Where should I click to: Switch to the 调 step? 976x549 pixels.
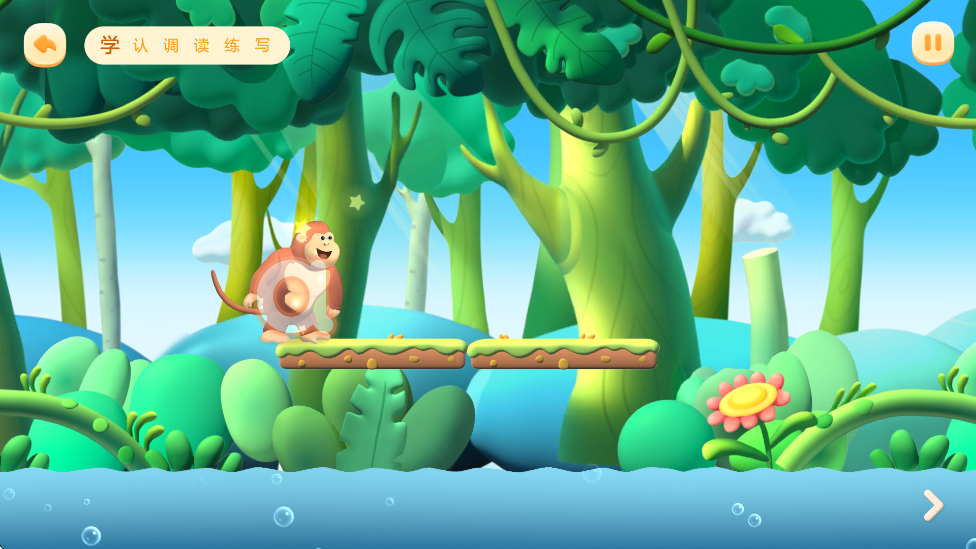[x=171, y=46]
